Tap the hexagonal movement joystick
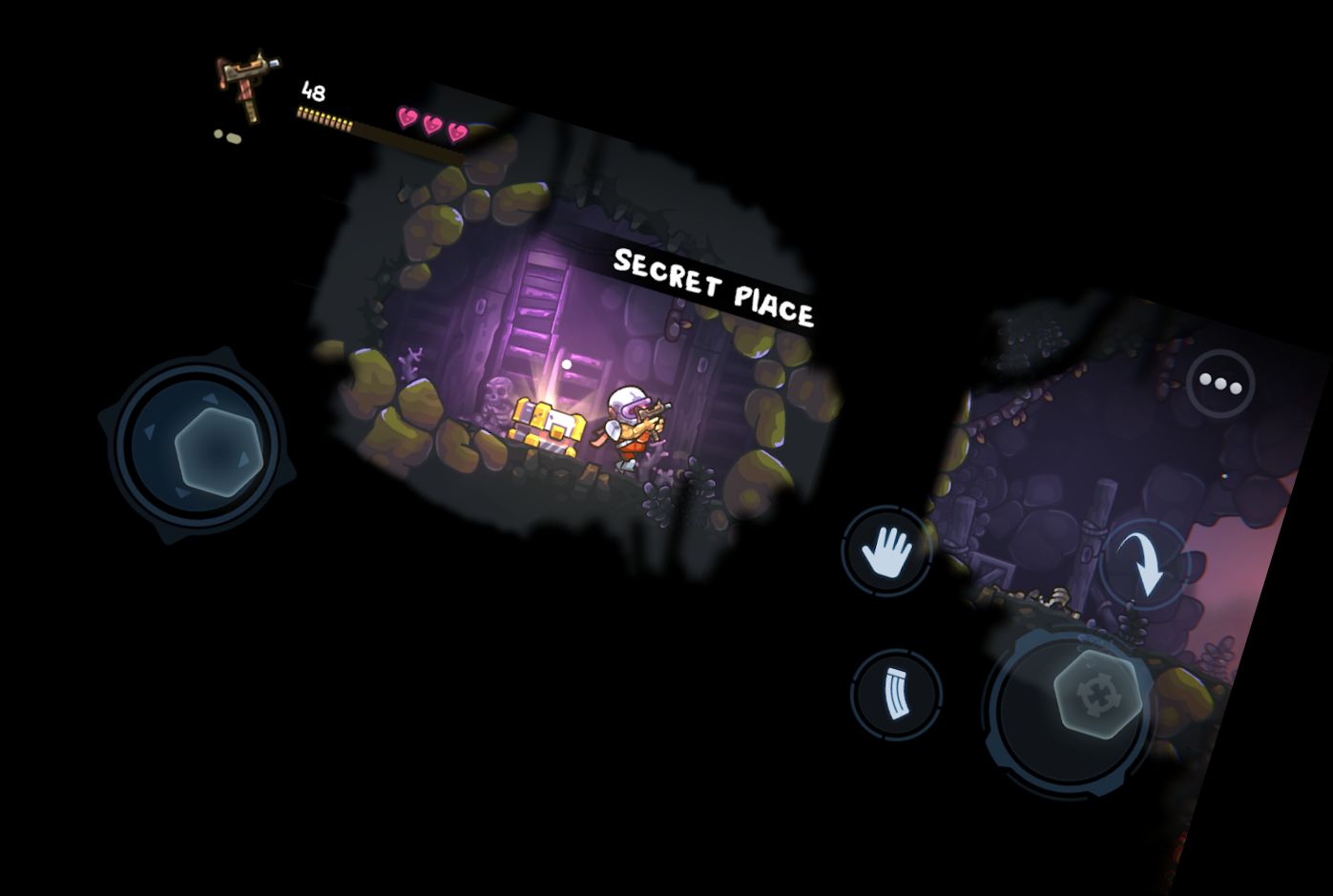The width and height of the screenshot is (1333, 896). (x=217, y=450)
